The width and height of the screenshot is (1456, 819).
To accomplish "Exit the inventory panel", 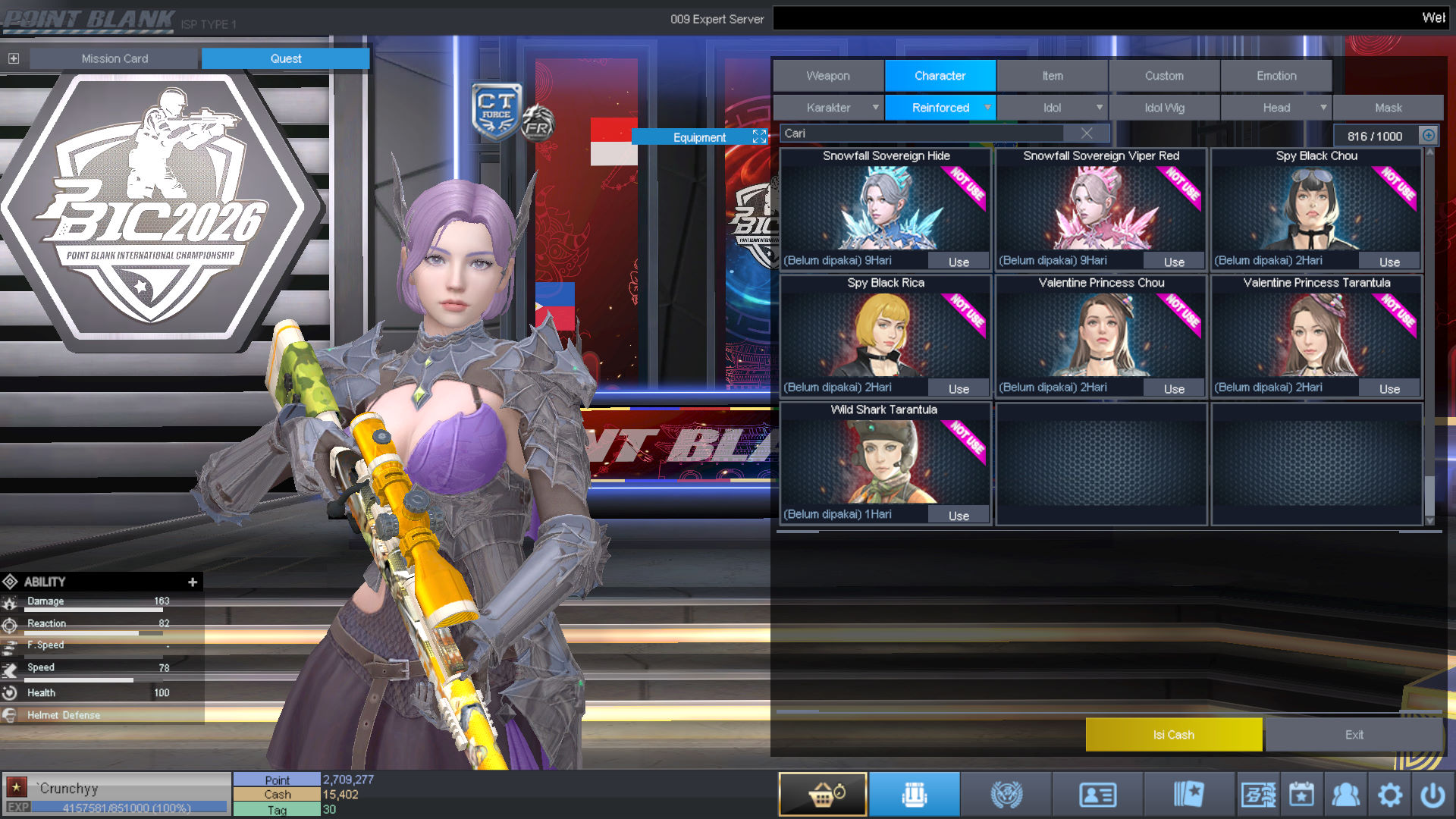I will pyautogui.click(x=1354, y=734).
